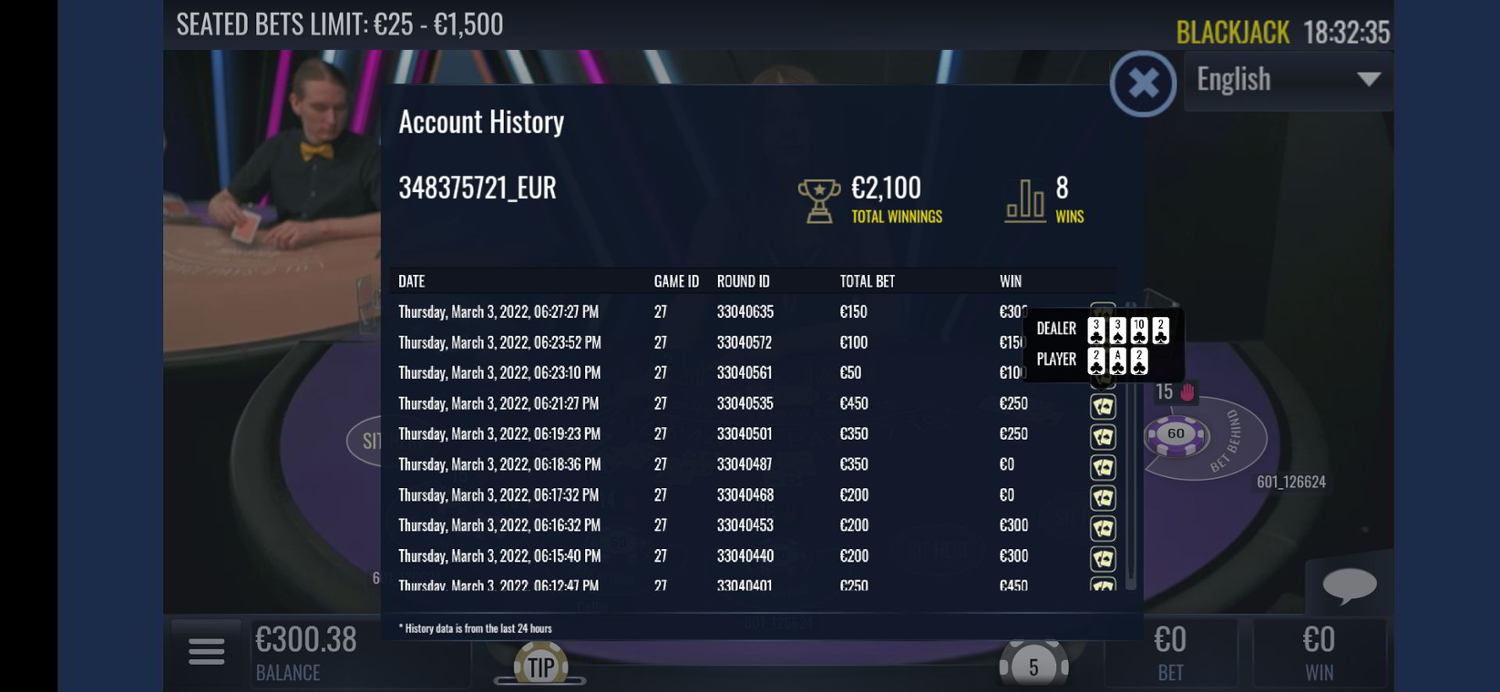The image size is (1500, 692).
Task: Open the English language dropdown
Action: (1288, 80)
